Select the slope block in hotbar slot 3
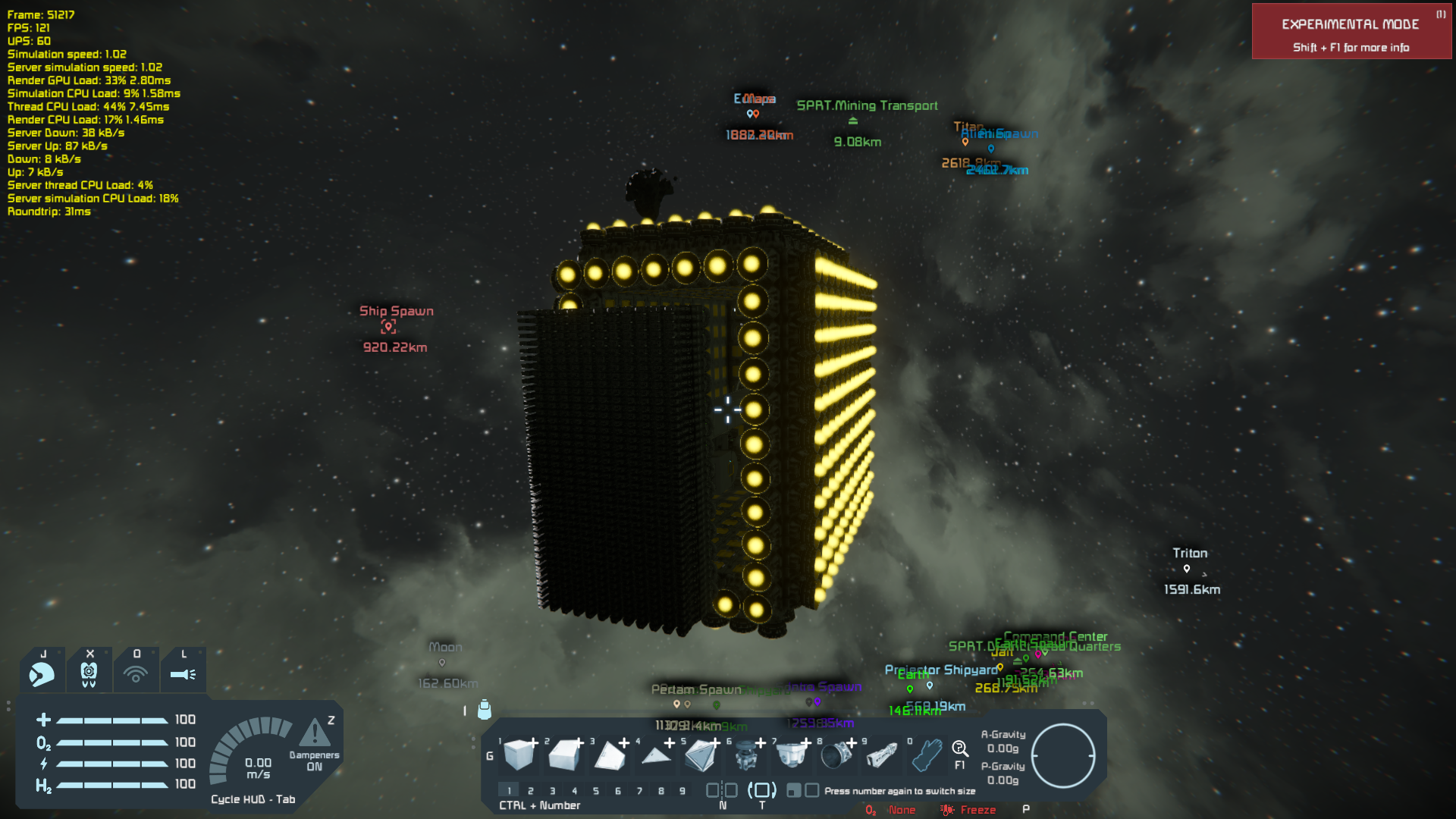Screen dimensions: 1456x819 pyautogui.click(x=609, y=755)
